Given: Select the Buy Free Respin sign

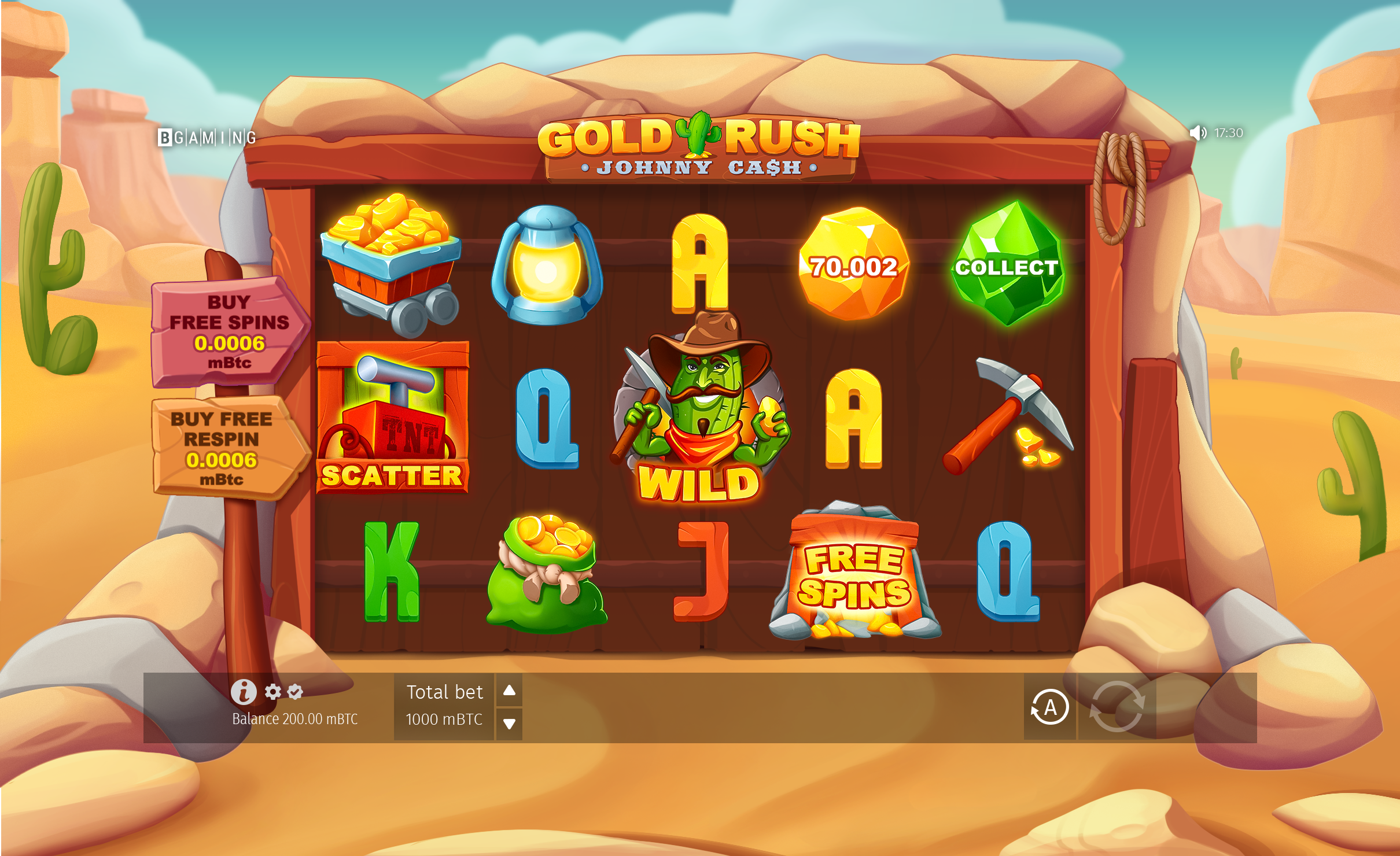Looking at the screenshot, I should tap(222, 448).
